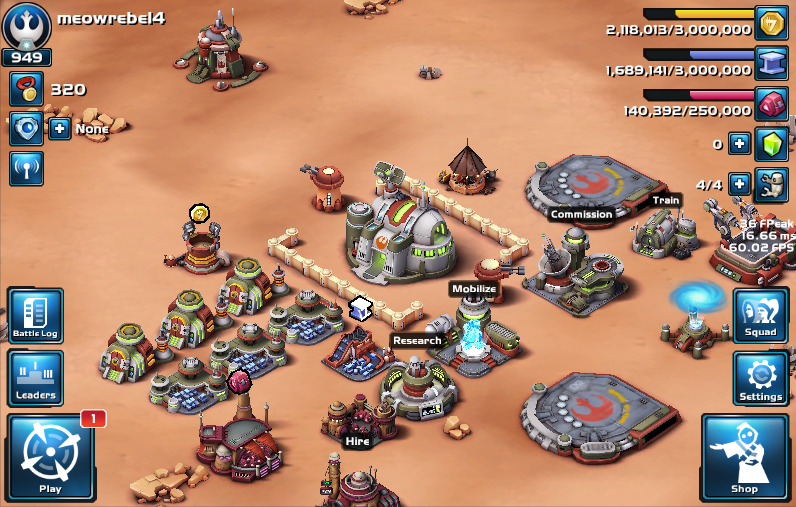
Task: Collect credits from the gold coin bubble
Action: click(x=199, y=212)
